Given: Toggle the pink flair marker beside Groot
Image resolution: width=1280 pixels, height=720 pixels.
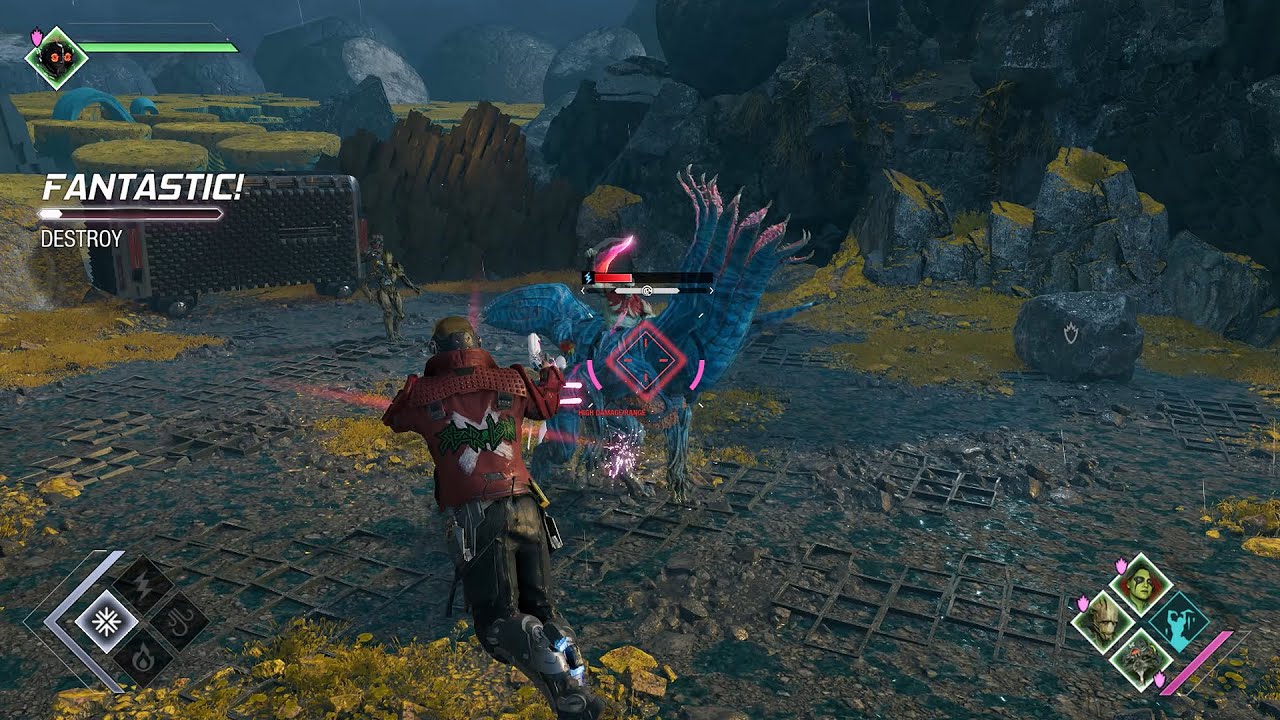Looking at the screenshot, I should click(x=1082, y=603).
